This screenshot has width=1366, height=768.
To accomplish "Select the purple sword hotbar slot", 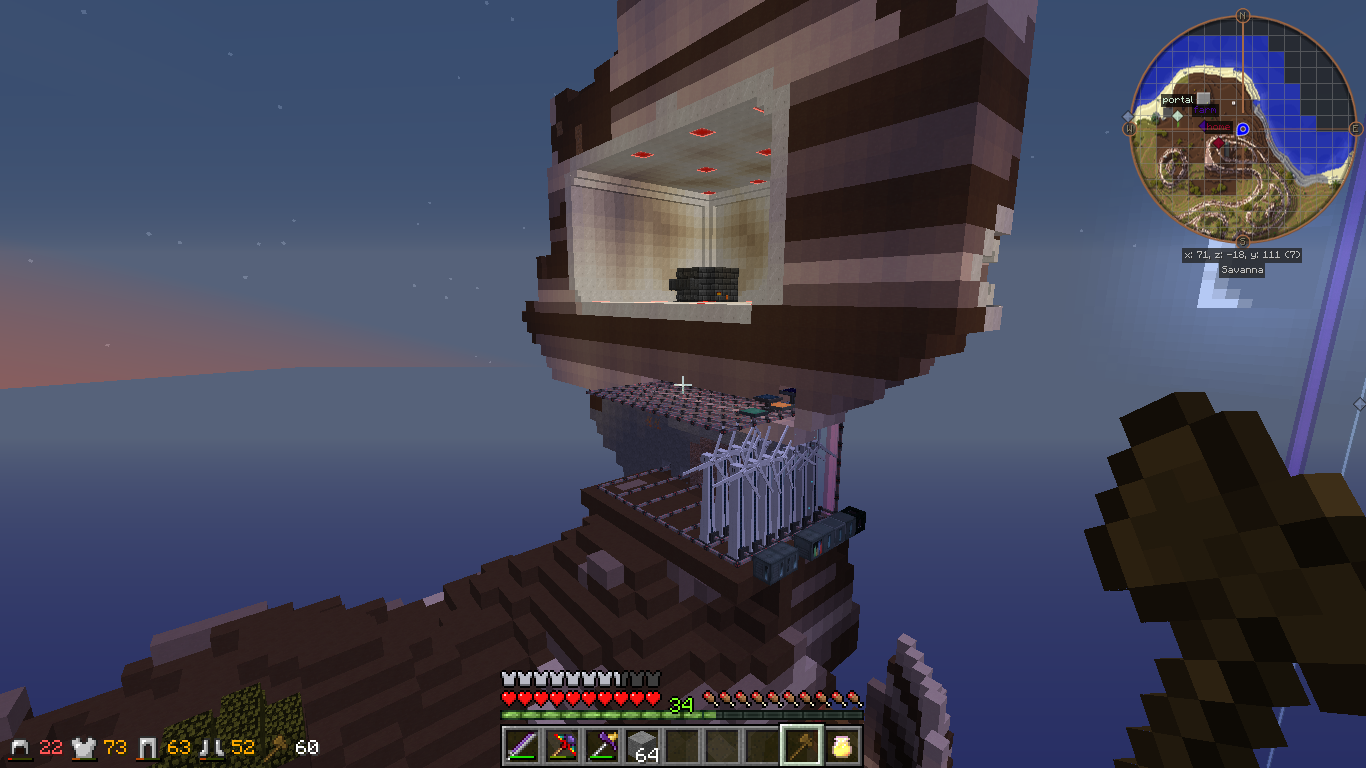I will pos(520,745).
